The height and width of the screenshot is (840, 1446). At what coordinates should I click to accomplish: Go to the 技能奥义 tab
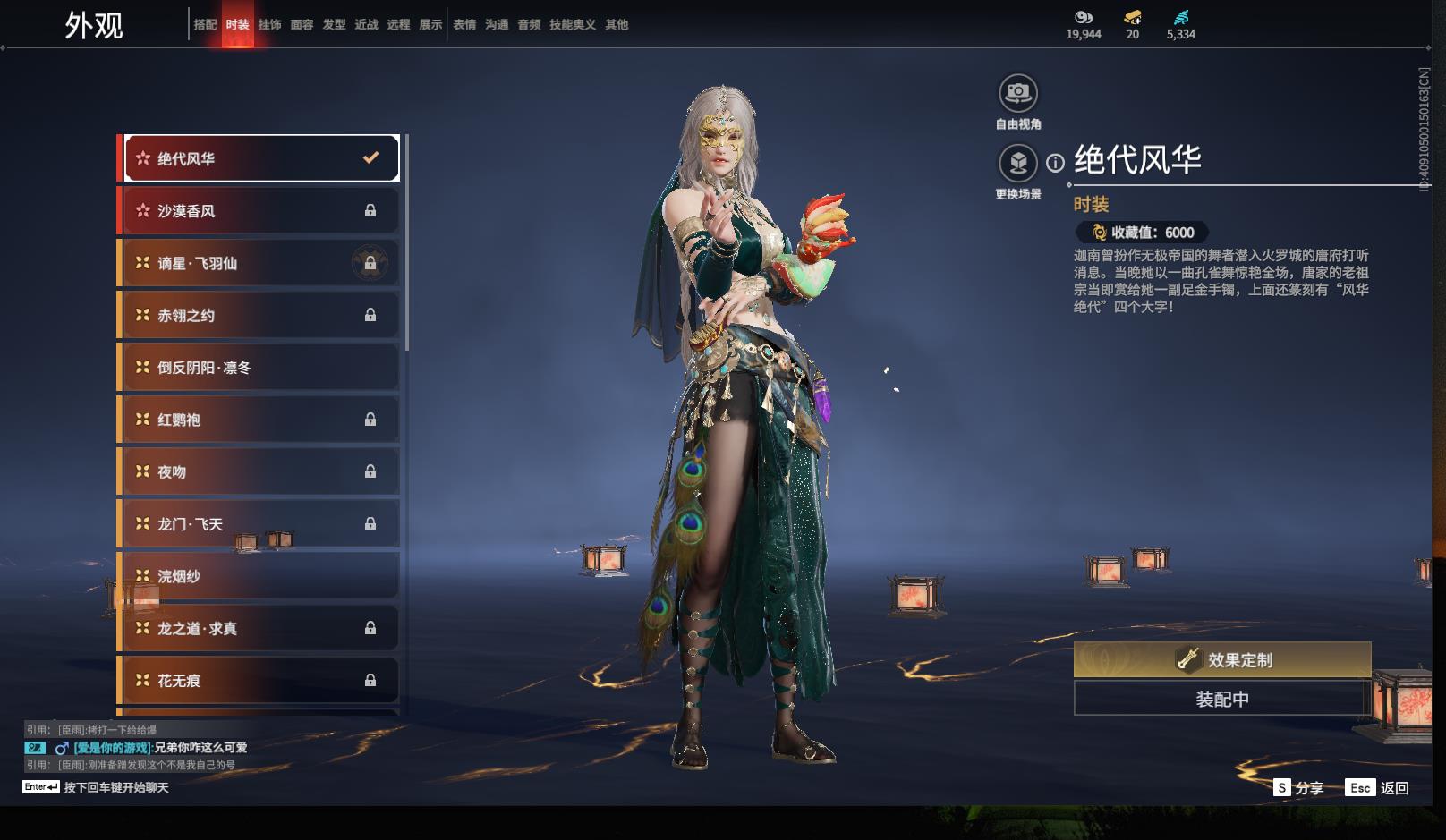572,25
